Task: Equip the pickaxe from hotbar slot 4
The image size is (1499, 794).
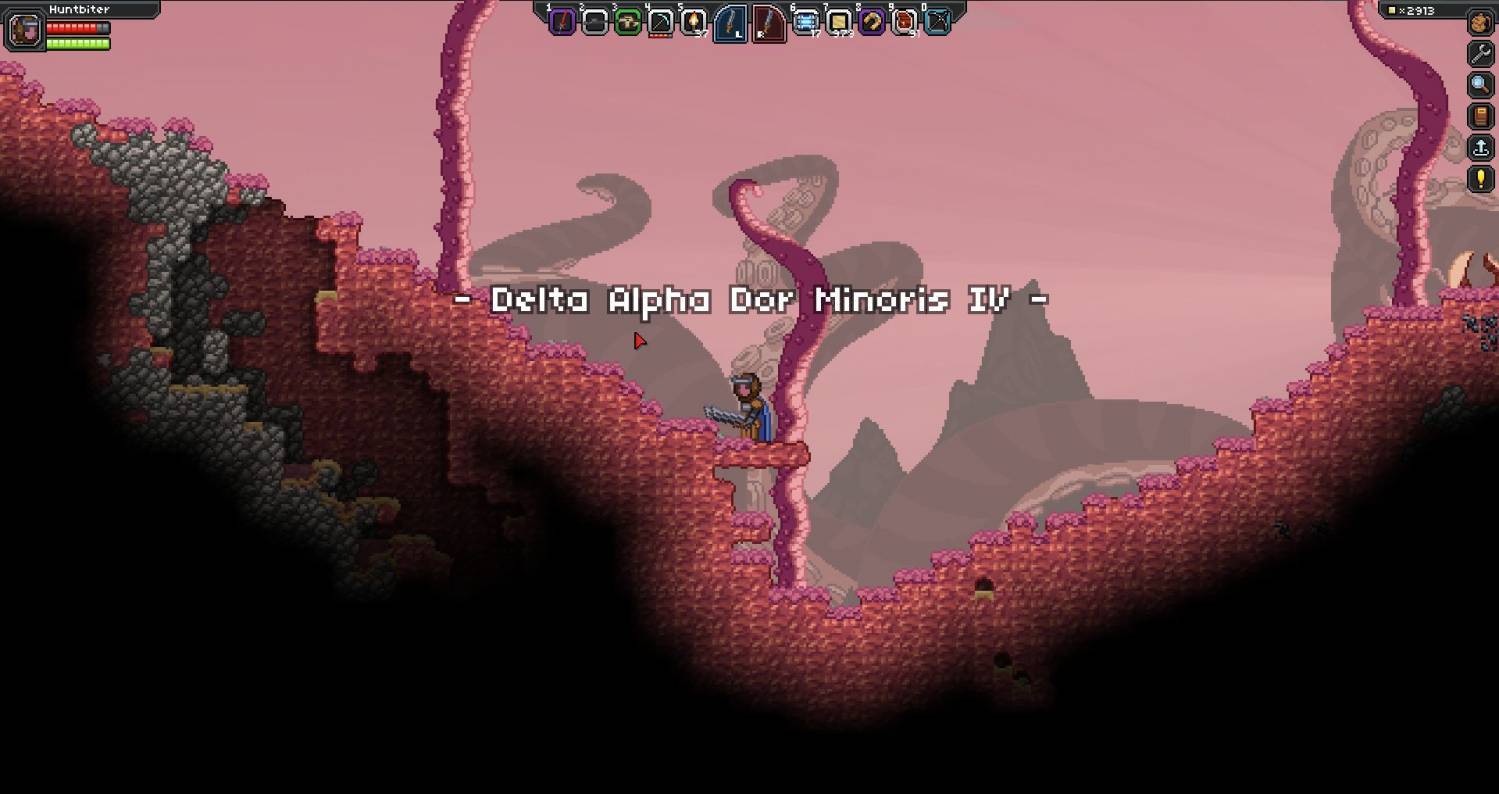Action: pos(661,21)
